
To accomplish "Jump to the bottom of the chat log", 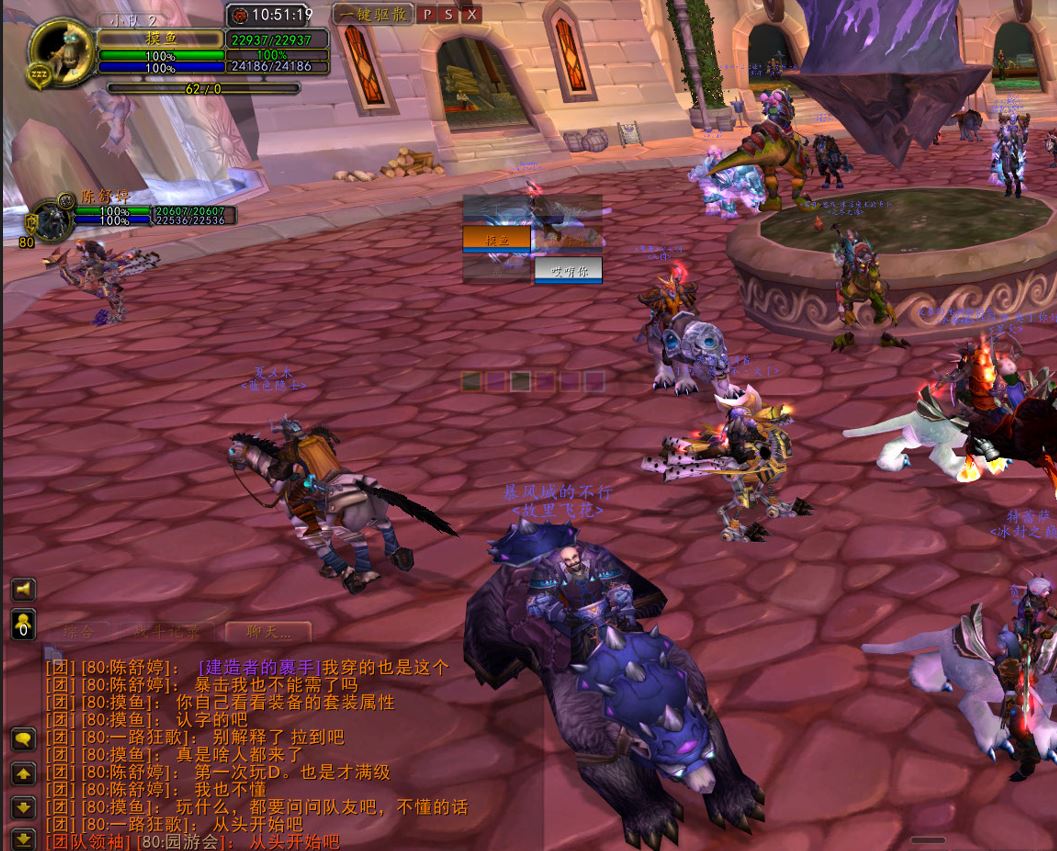I will coord(24,838).
